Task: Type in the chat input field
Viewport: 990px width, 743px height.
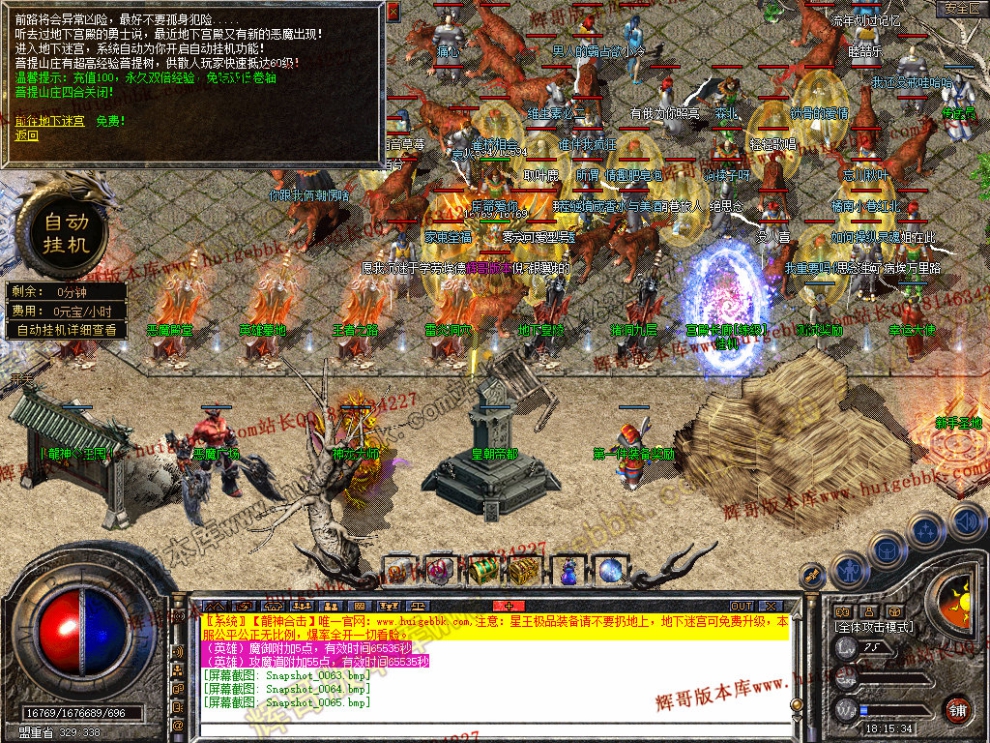Action: [x=500, y=727]
